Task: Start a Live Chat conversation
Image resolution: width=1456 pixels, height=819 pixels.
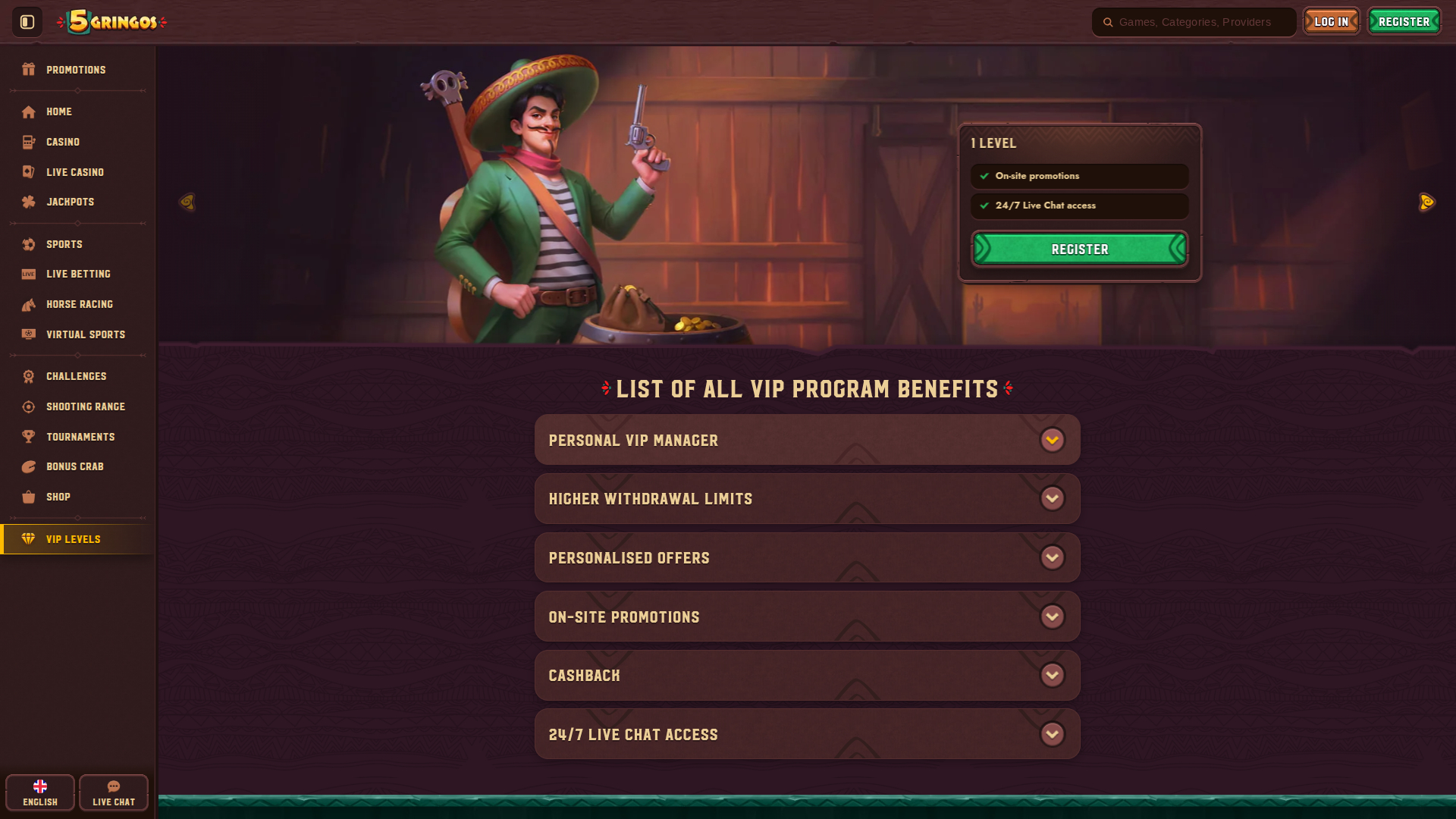Action: [113, 792]
